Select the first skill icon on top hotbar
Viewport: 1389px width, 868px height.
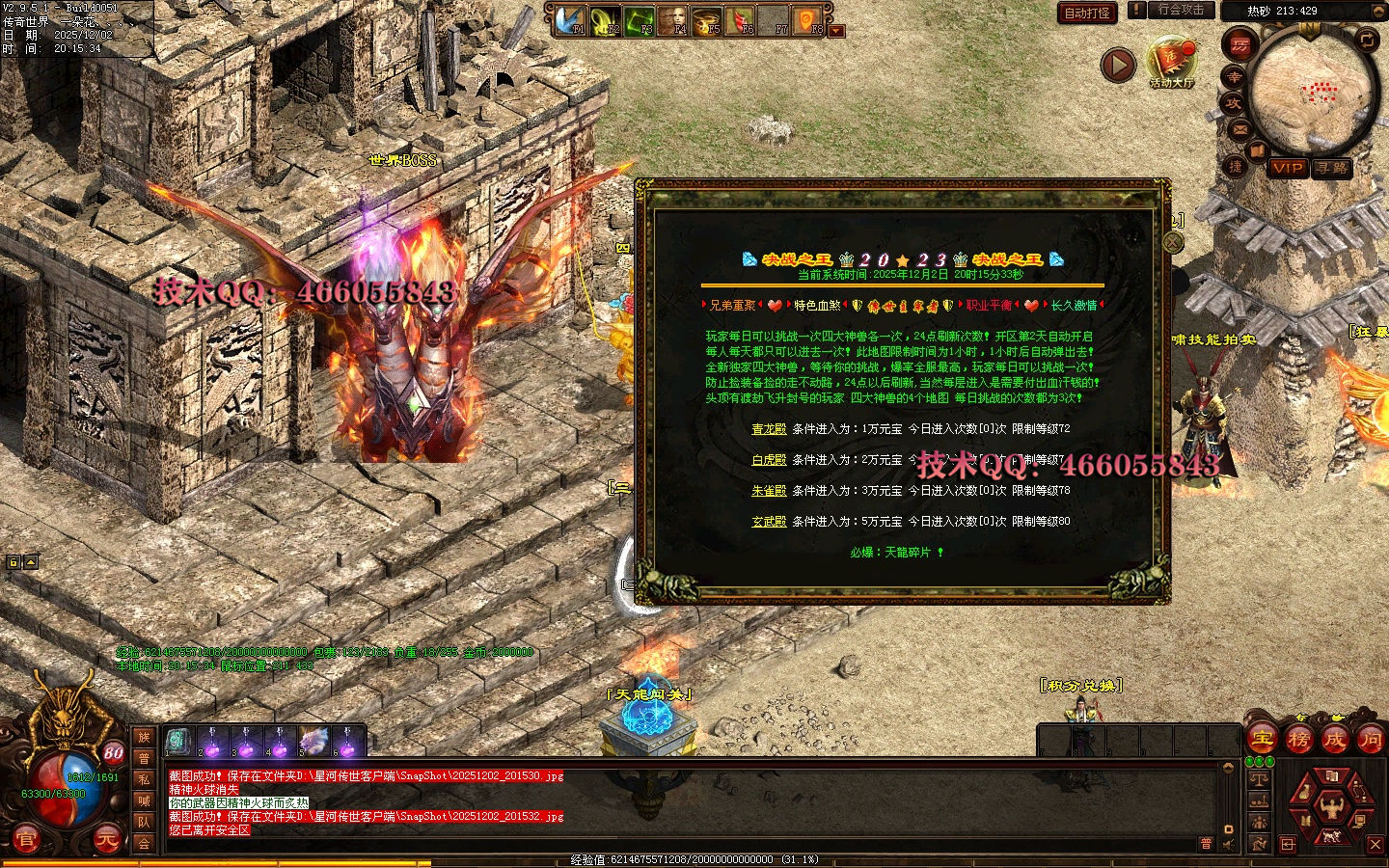click(572, 19)
